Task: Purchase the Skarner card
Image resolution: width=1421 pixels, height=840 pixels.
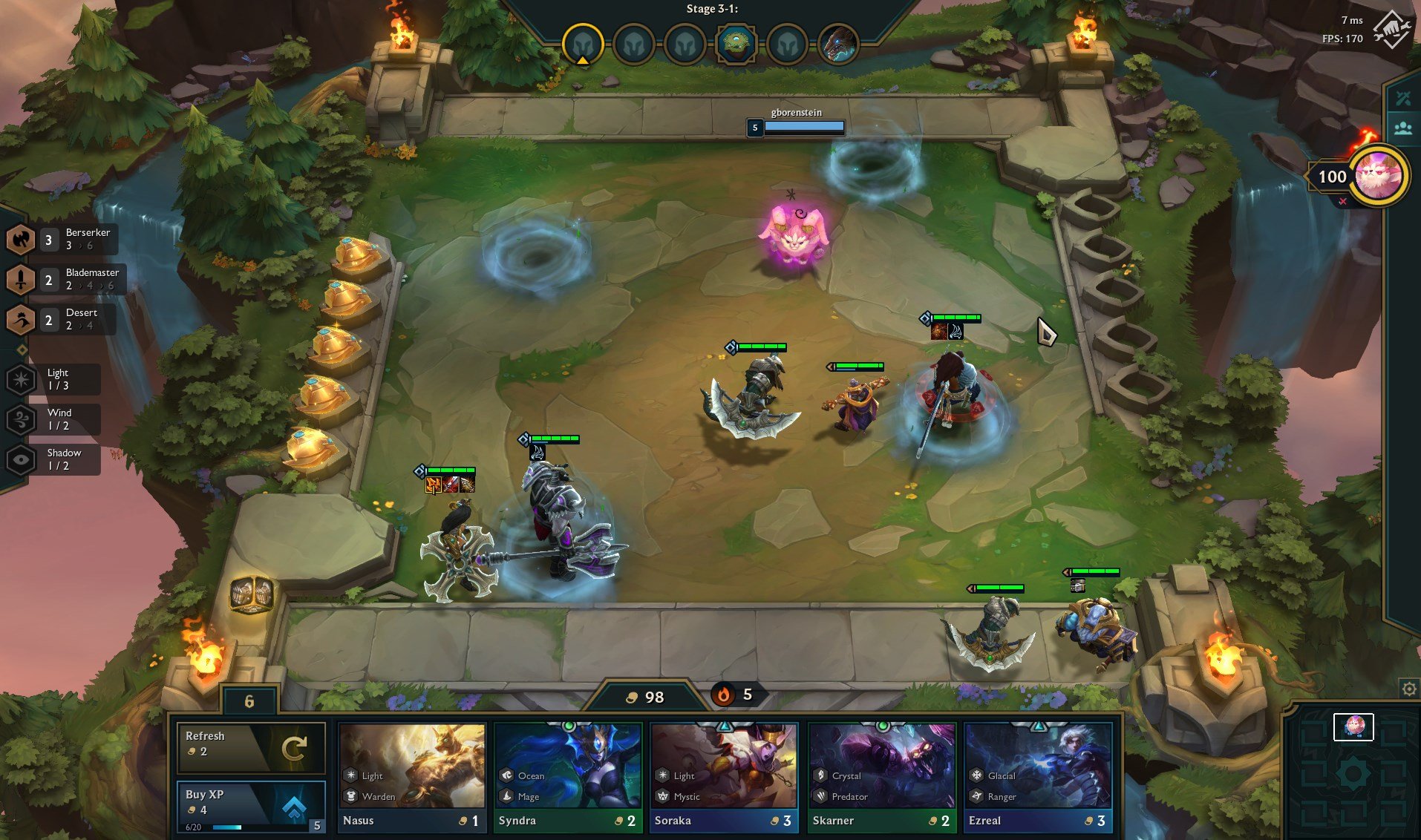Action: pos(881,777)
